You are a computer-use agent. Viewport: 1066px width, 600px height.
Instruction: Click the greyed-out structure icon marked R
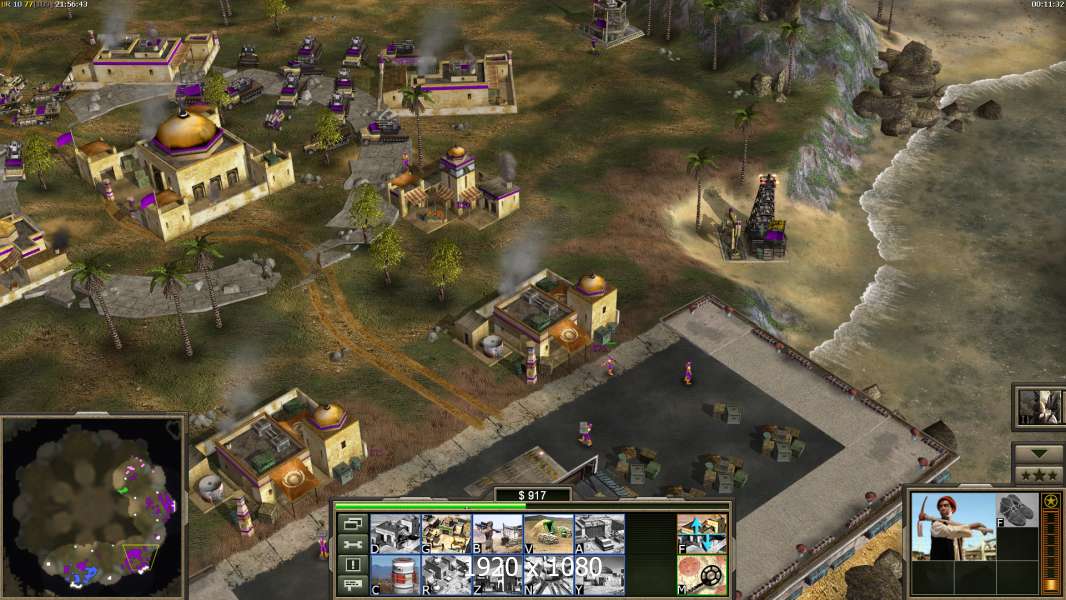coord(446,575)
